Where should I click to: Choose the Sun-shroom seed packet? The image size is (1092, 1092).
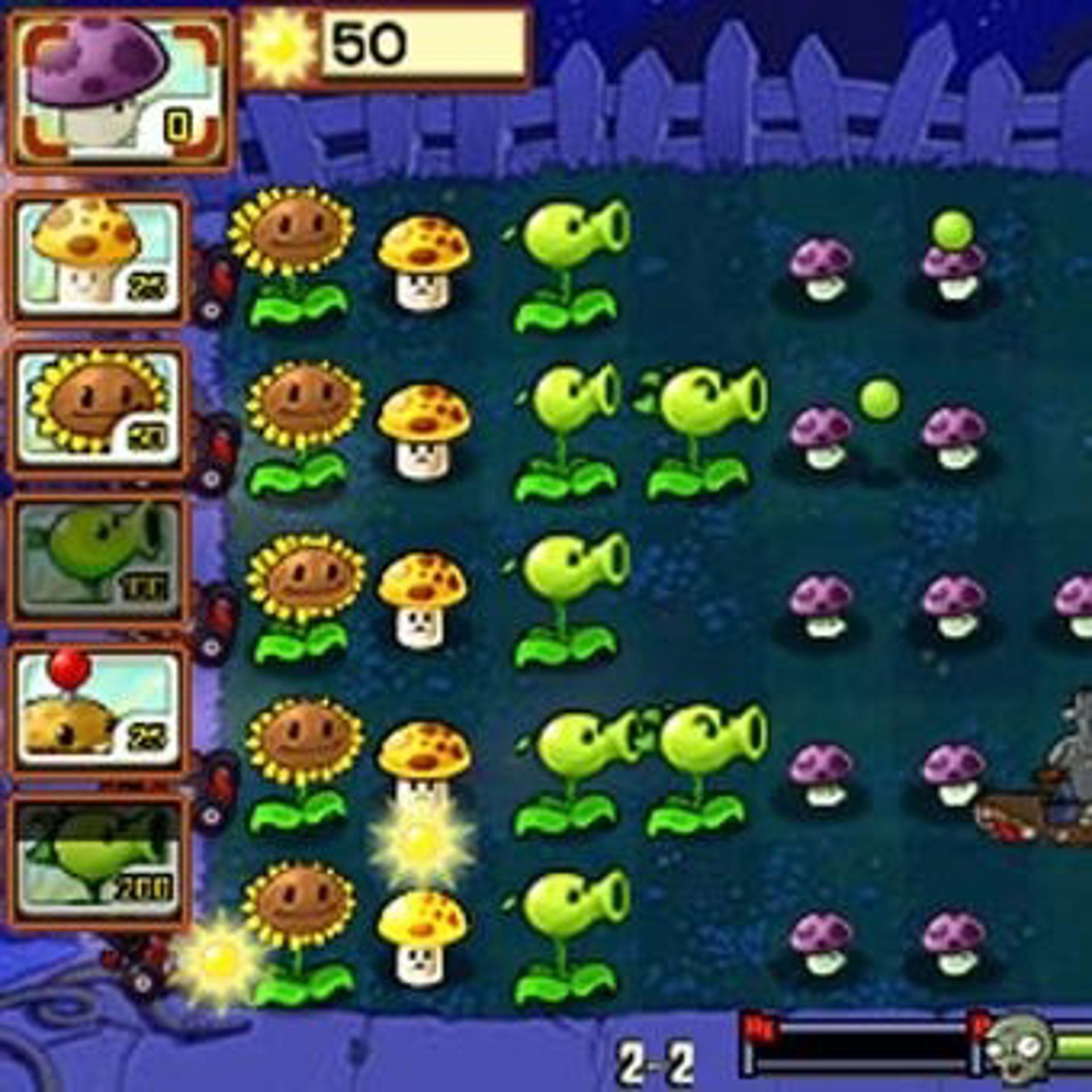[x=98, y=259]
